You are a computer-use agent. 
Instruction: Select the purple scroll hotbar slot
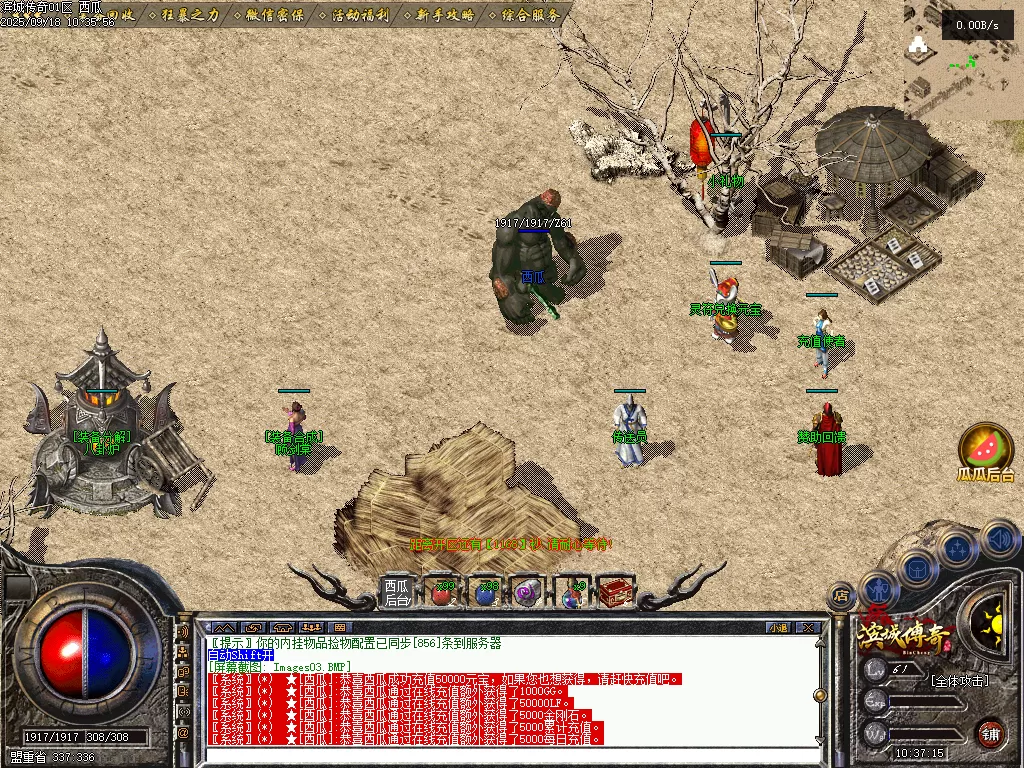(x=527, y=593)
